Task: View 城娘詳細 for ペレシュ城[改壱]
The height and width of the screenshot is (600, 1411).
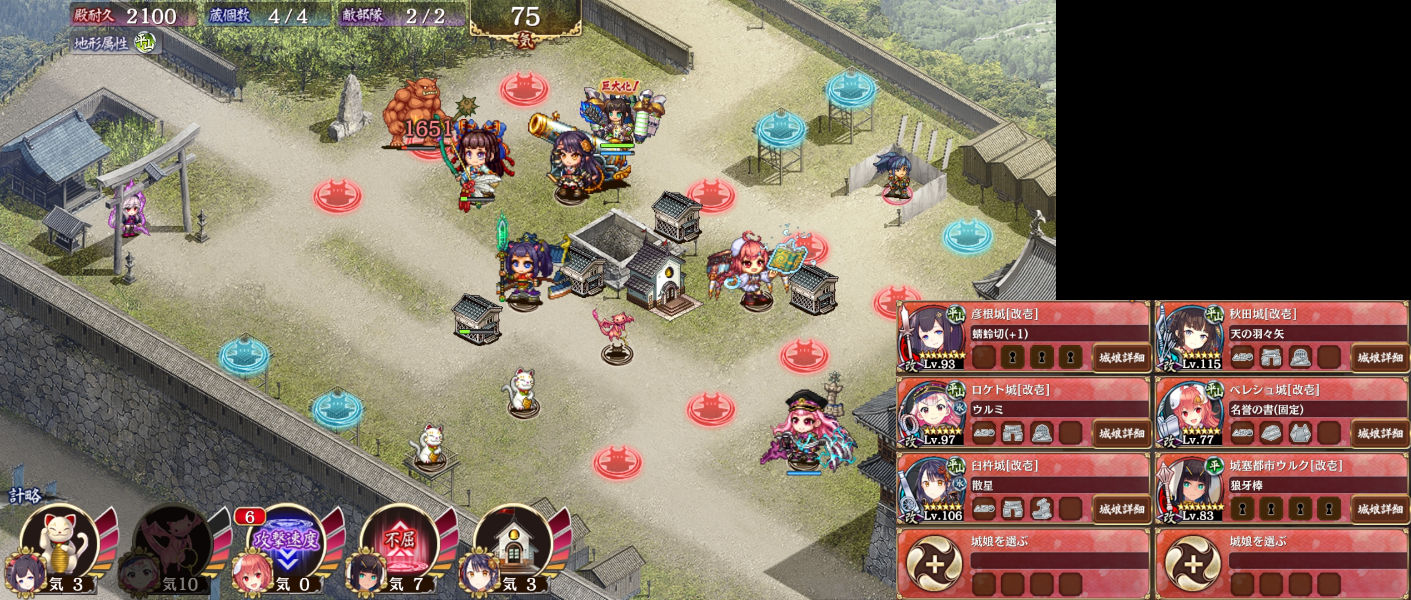Action: point(1379,433)
